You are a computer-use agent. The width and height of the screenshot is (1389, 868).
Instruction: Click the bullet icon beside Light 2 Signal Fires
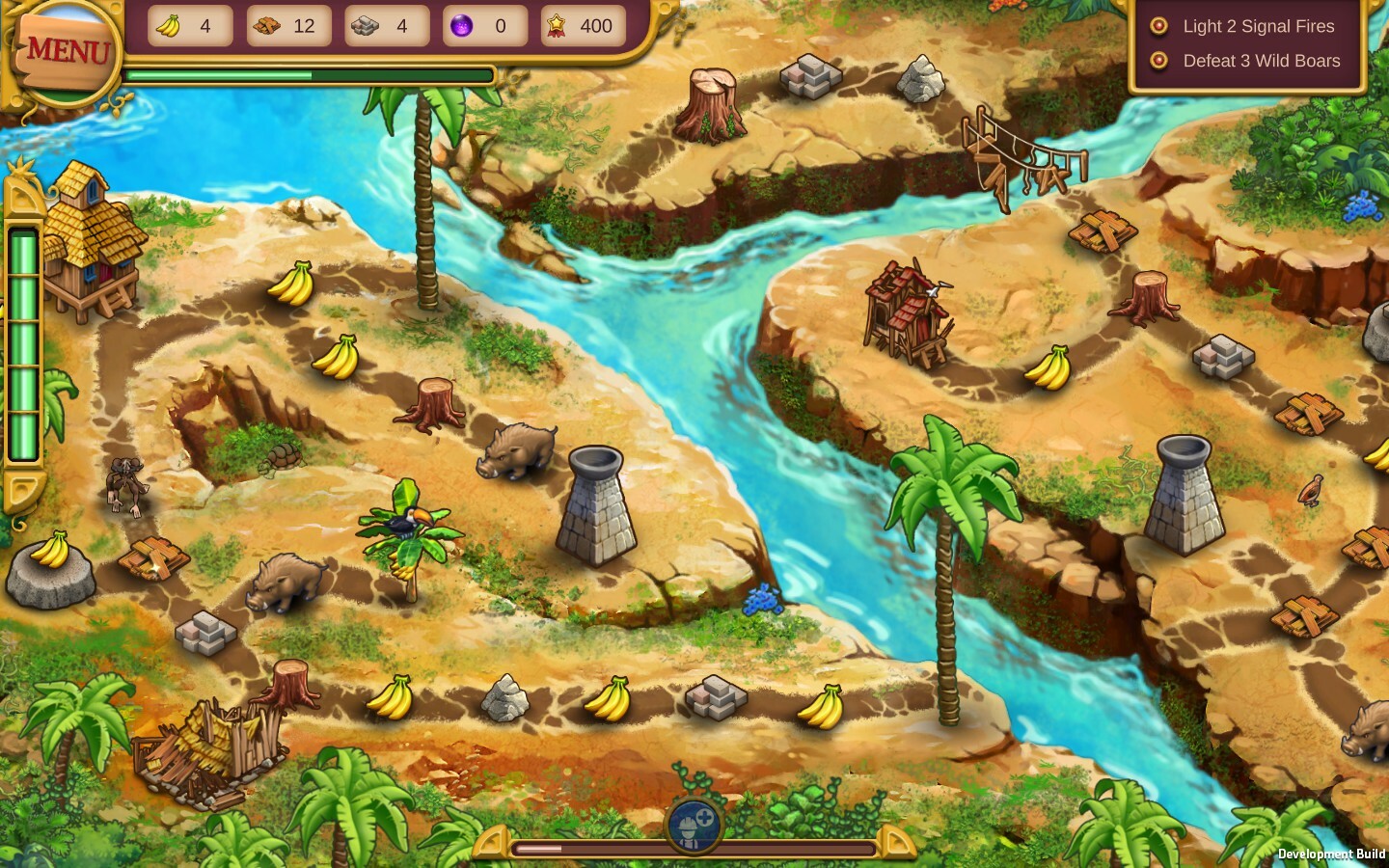coord(1158,26)
